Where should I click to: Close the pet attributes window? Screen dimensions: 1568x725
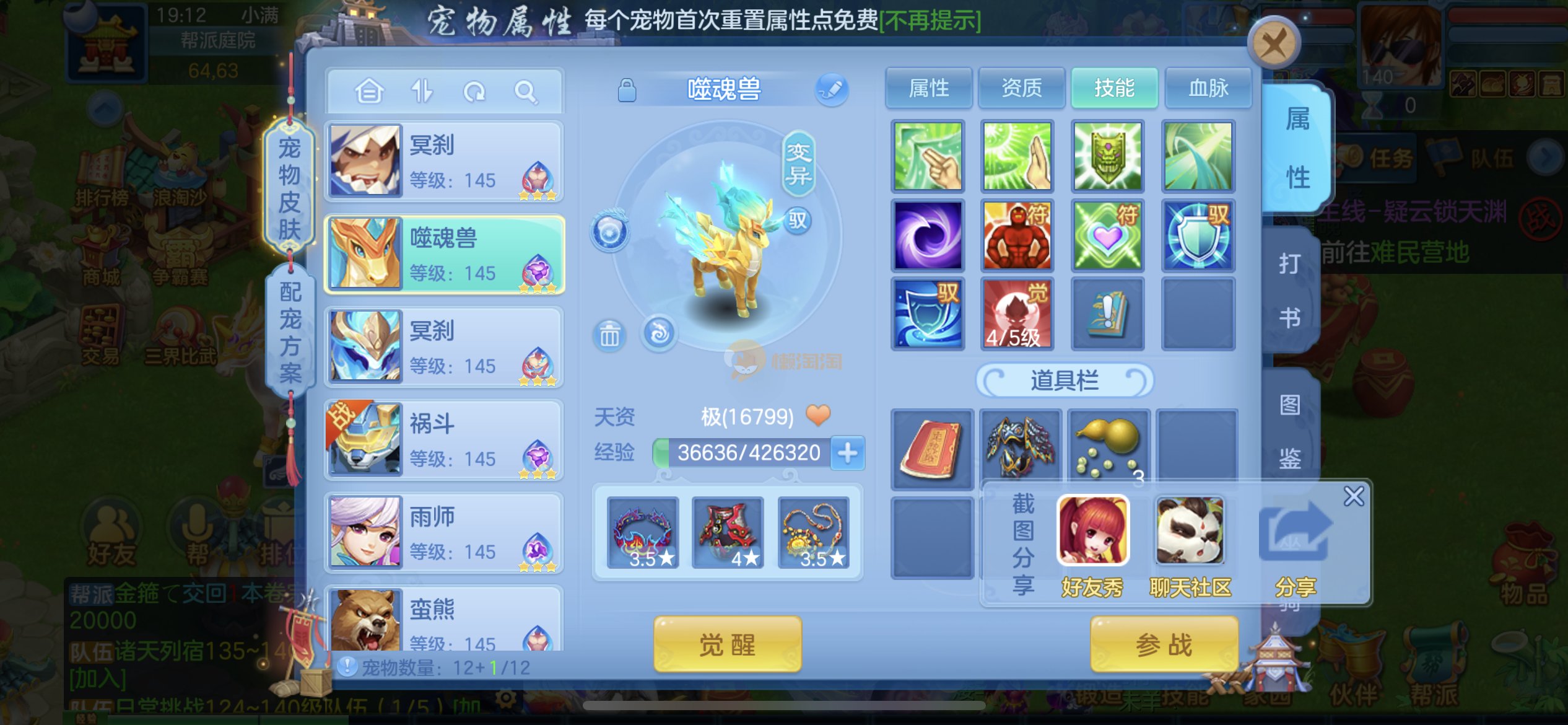tap(1273, 43)
